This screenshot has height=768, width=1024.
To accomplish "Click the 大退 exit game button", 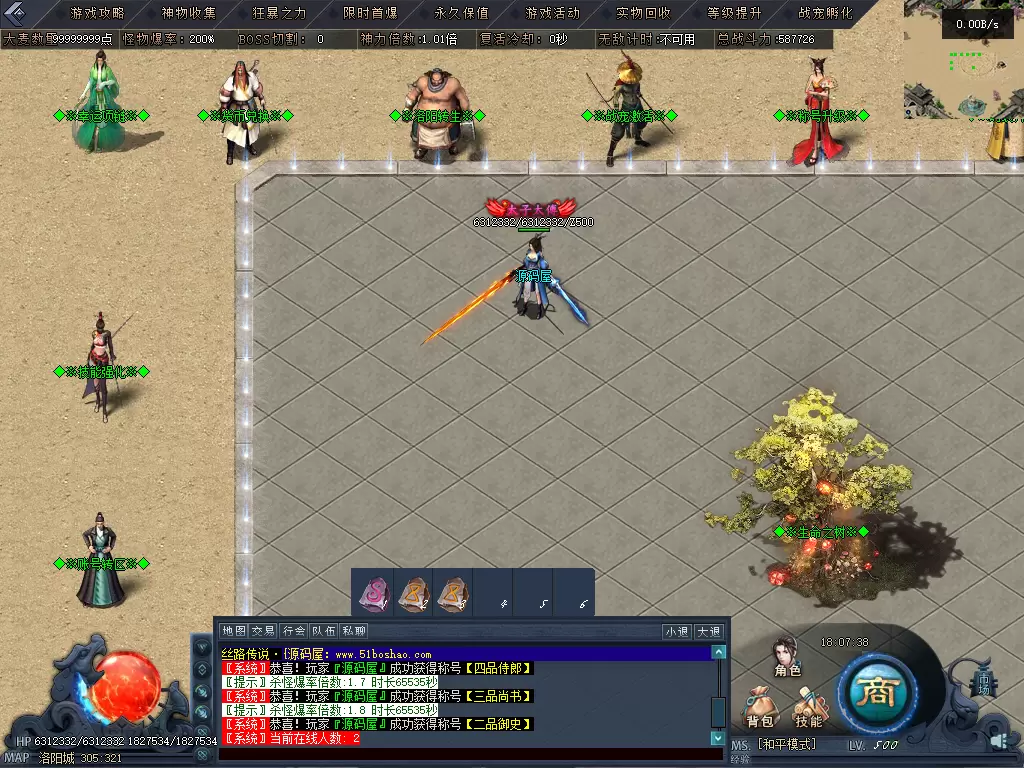I will pyautogui.click(x=708, y=631).
